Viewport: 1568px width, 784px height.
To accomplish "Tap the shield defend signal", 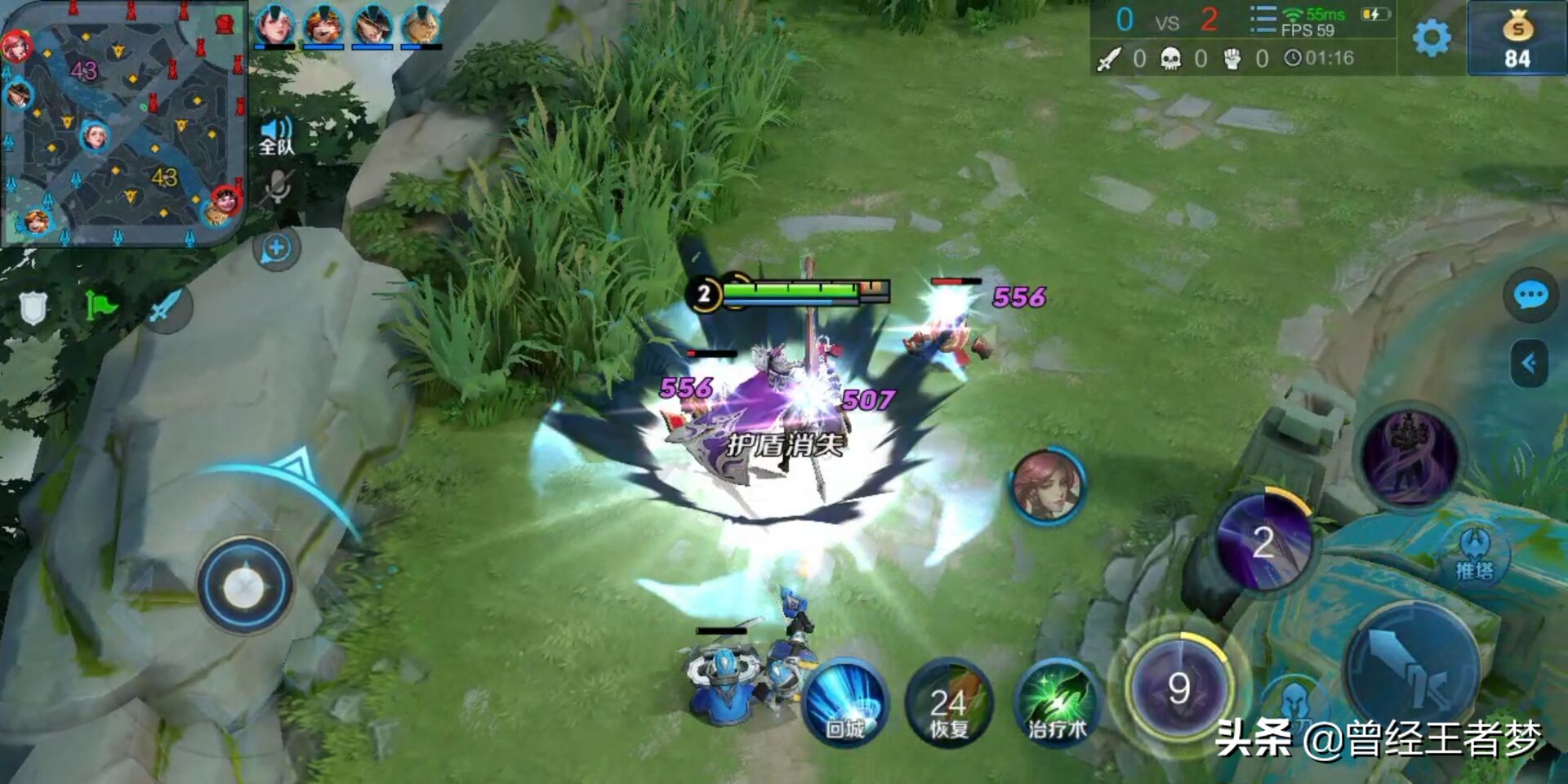I will [x=33, y=307].
